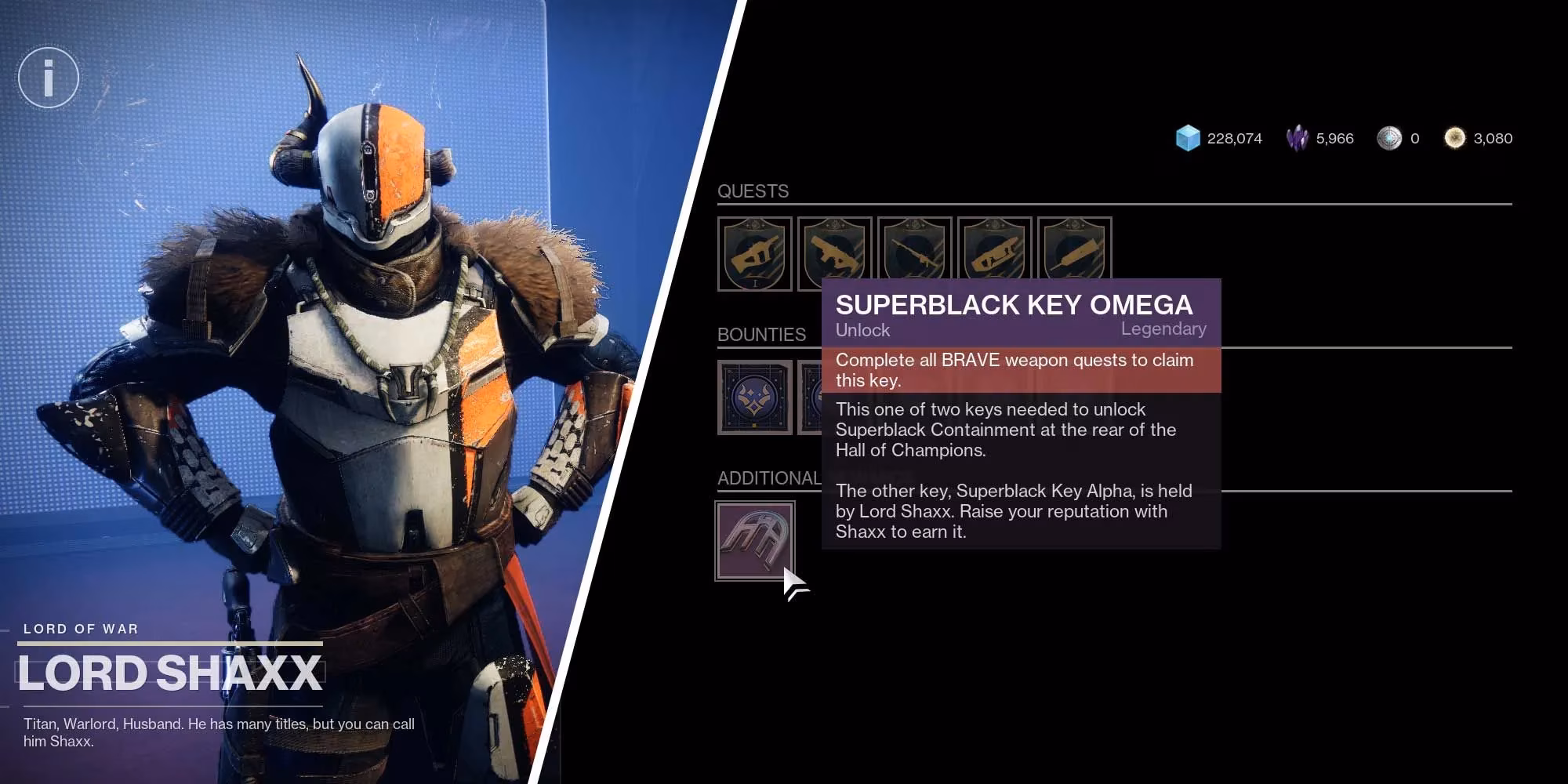Click Lord Shaxx's vendor name
Screen dimensions: 1568x784
coord(171,670)
